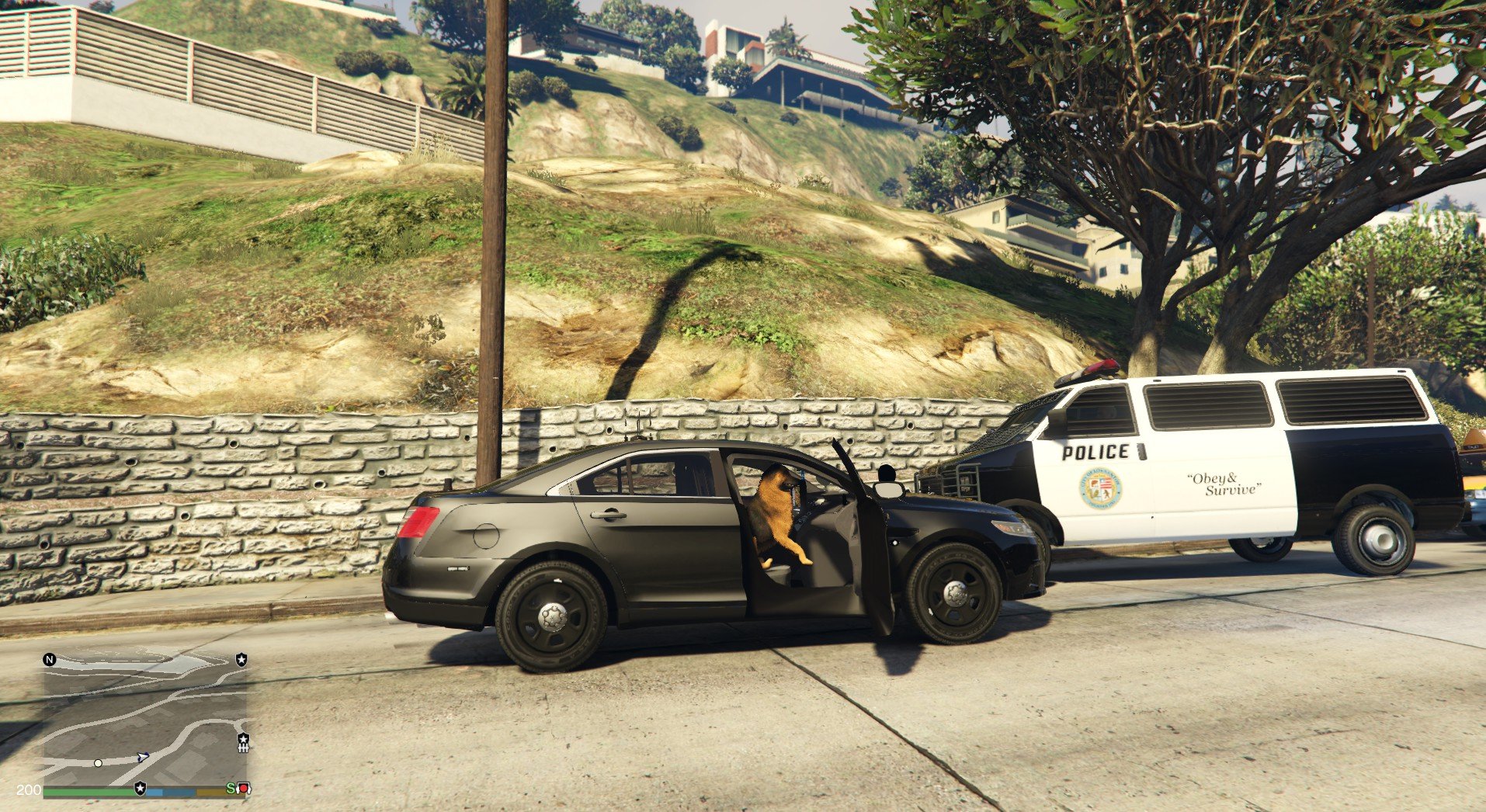Select the red dot blip with white brackets
Image resolution: width=1486 pixels, height=812 pixels.
pos(243,789)
